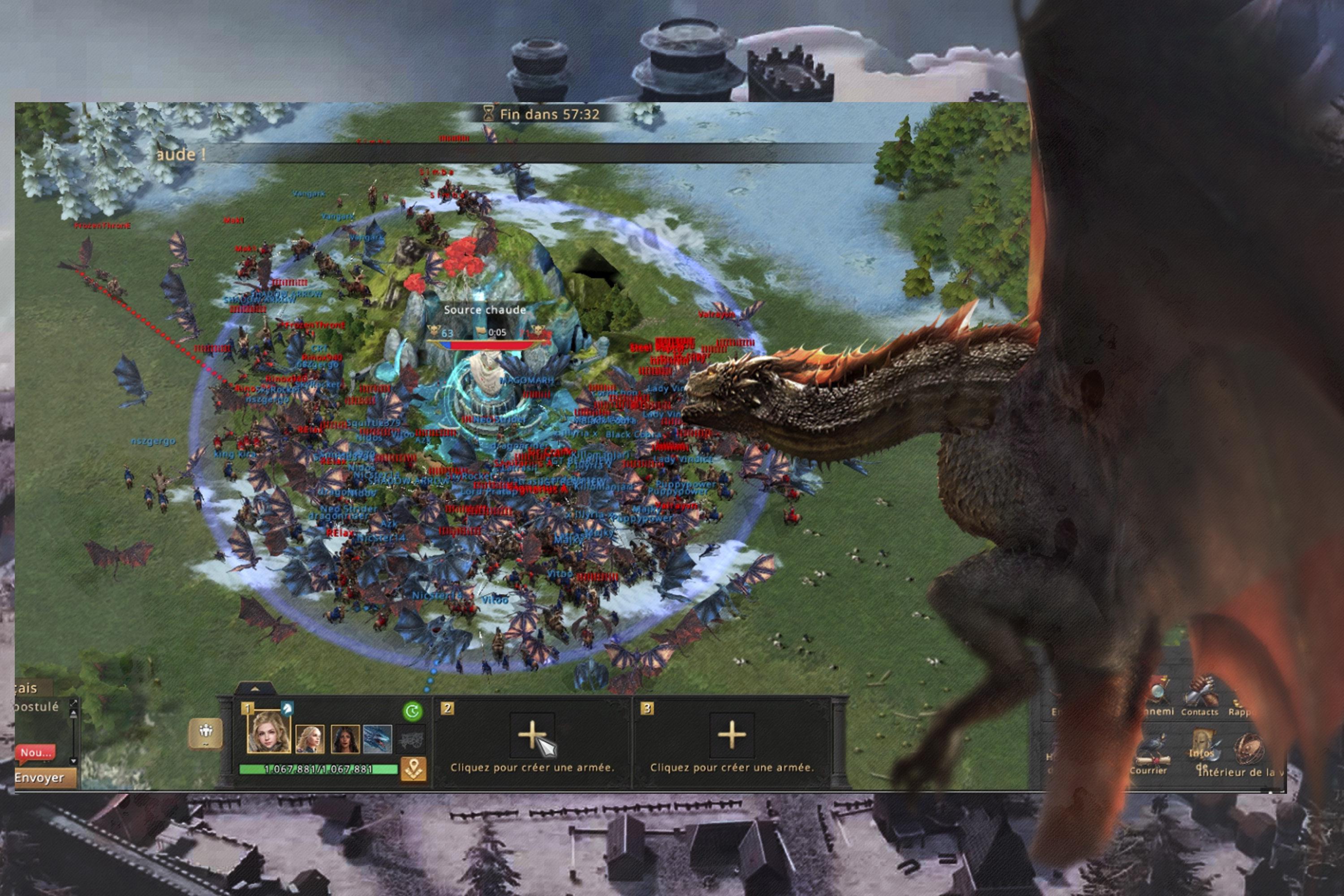Locate army 1 with the gold map pin button

414,769
